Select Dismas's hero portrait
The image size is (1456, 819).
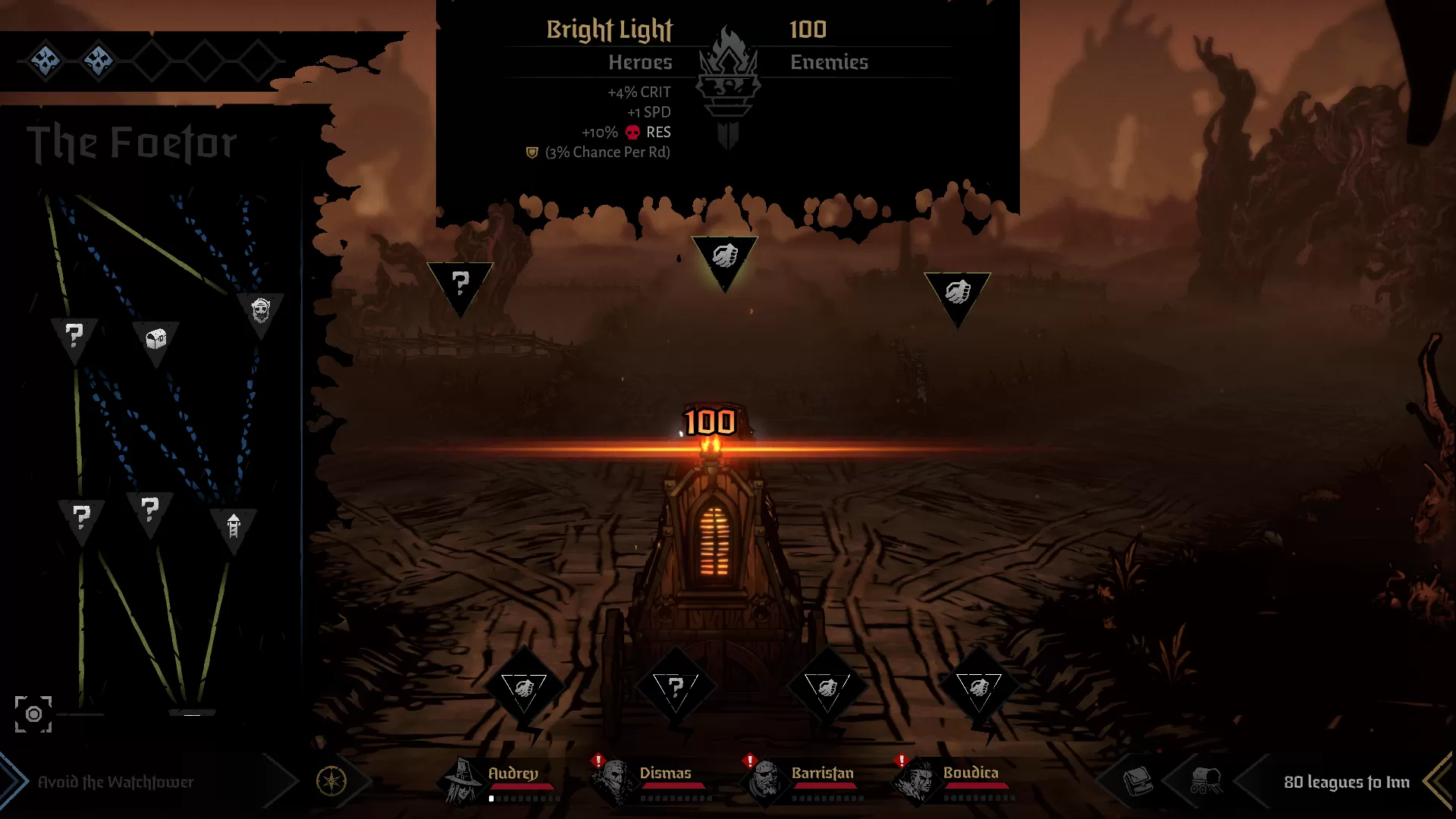[615, 780]
